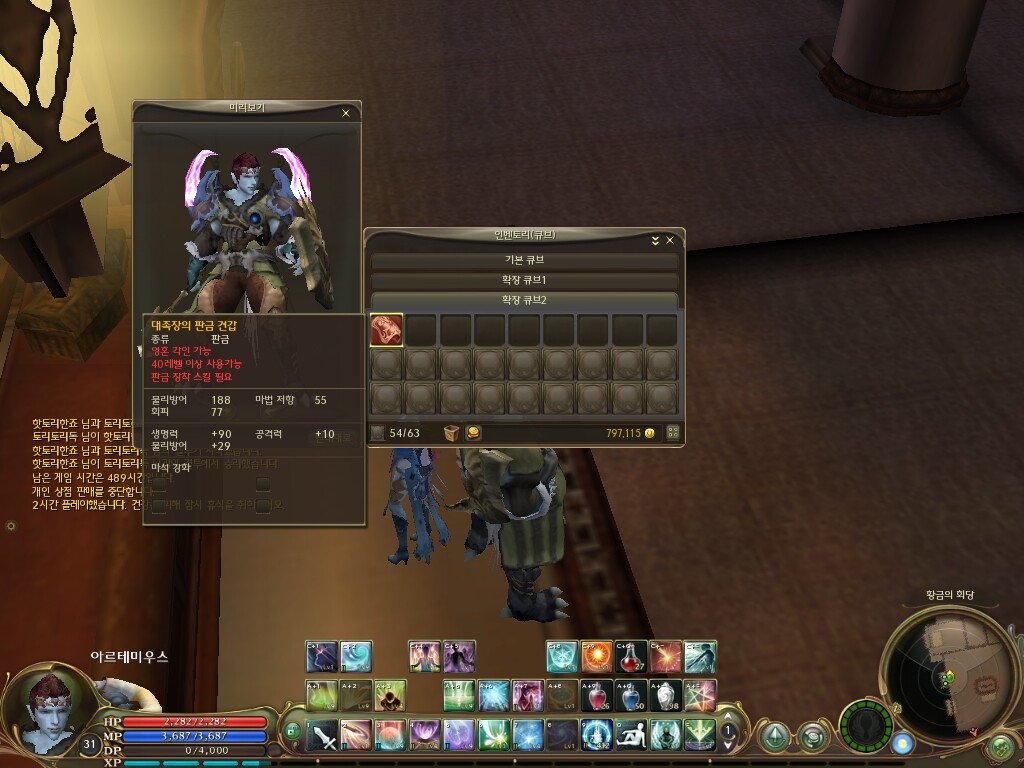Click the character portrait of 아르테미우스

pyautogui.click(x=47, y=710)
